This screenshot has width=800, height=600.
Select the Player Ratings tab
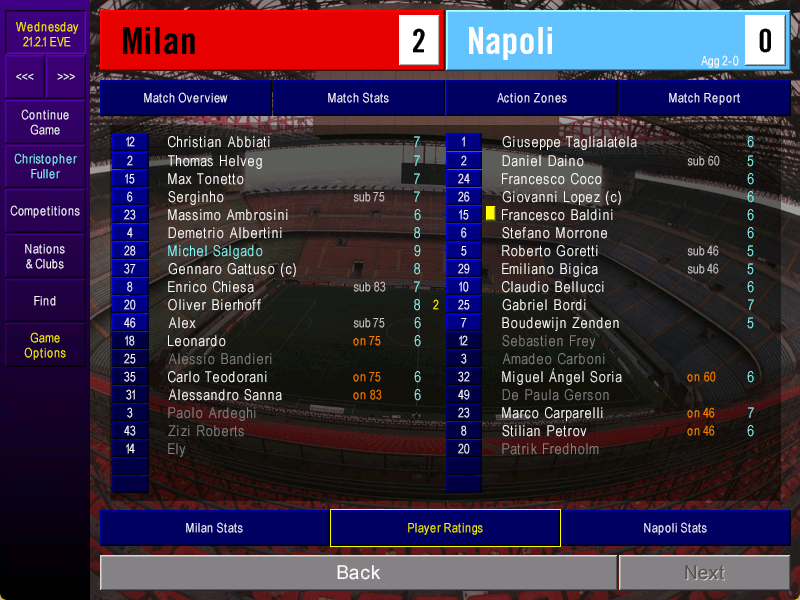click(x=445, y=528)
